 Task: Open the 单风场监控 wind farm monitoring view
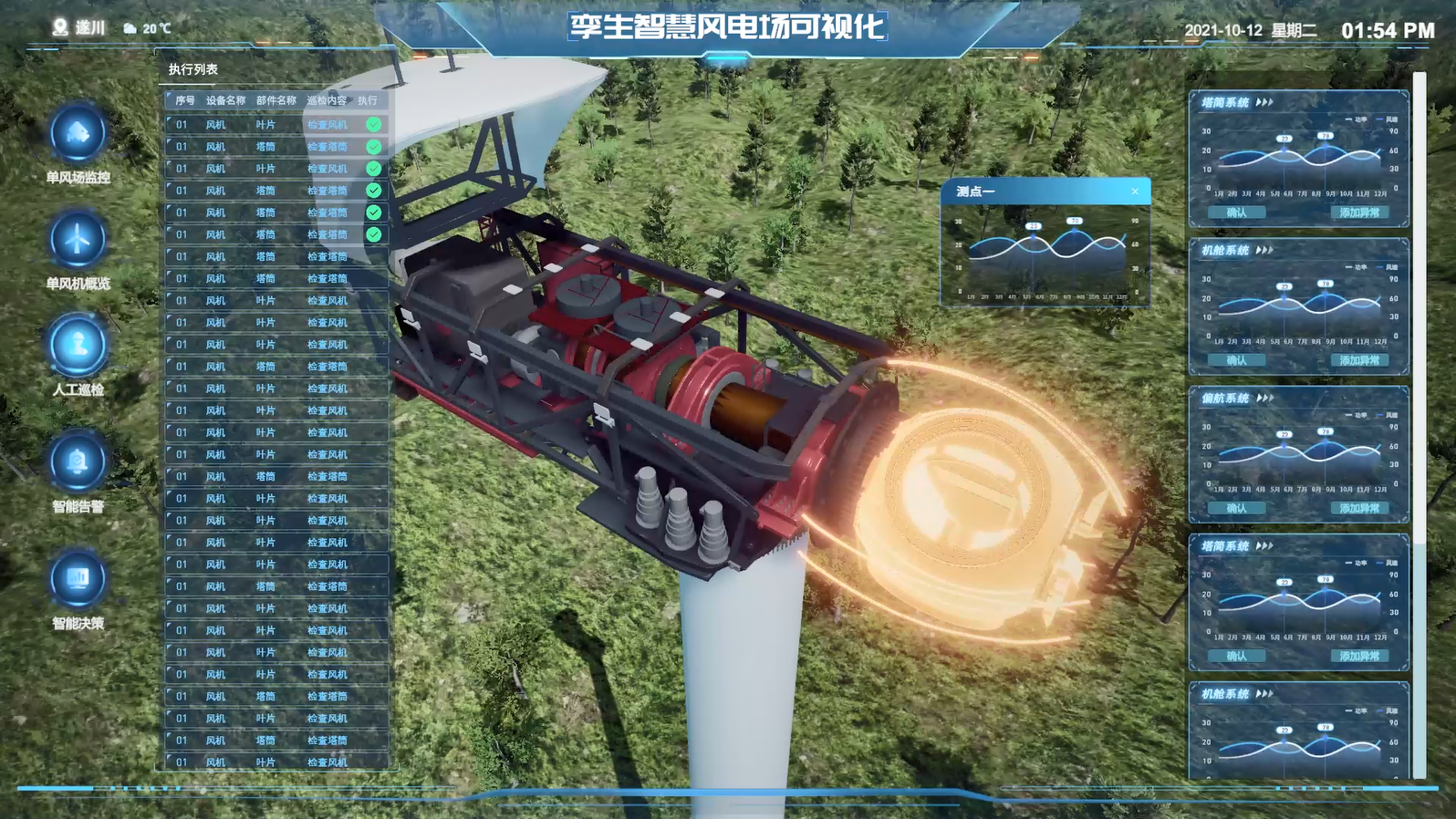point(78,135)
